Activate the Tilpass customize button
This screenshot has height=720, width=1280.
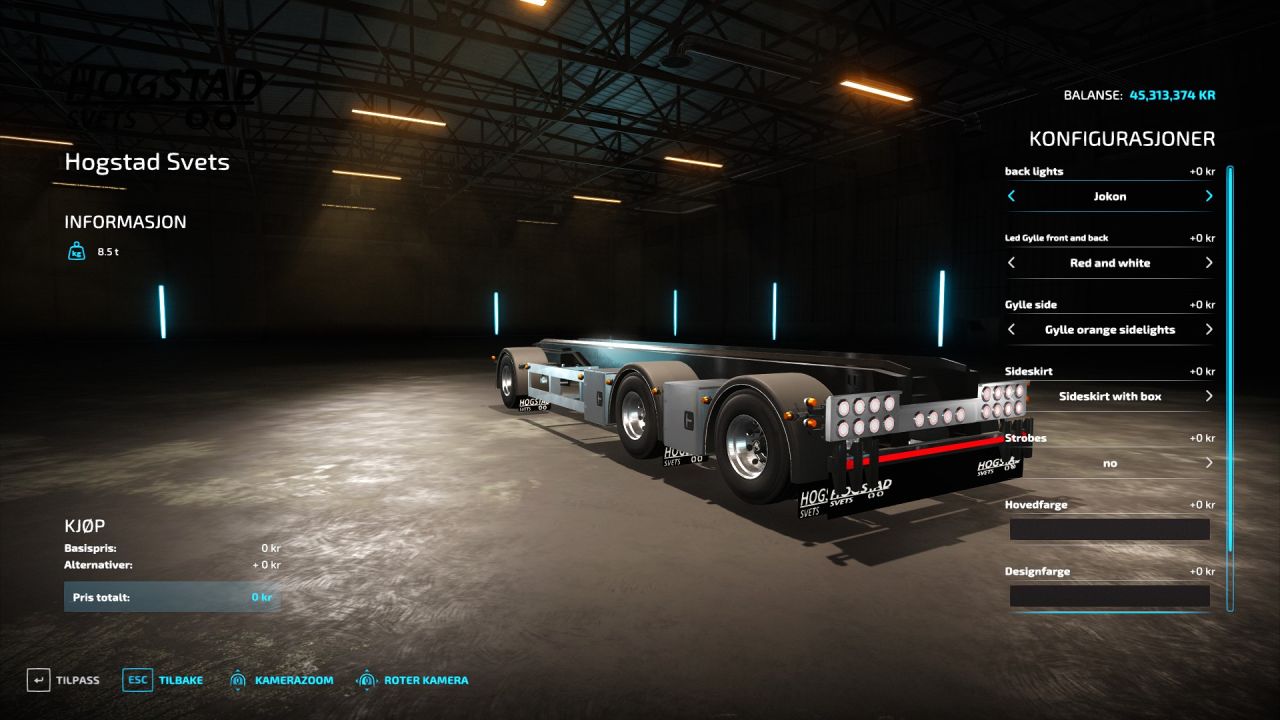pyautogui.click(x=64, y=680)
